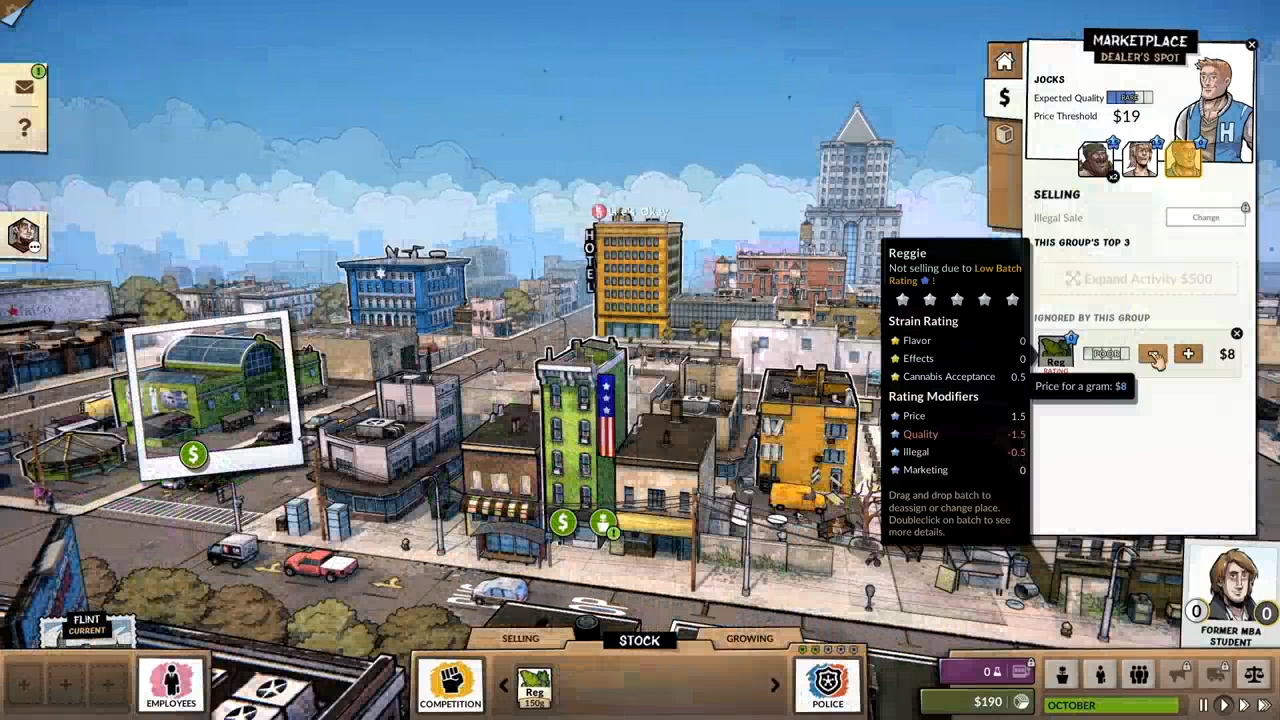Image resolution: width=1280 pixels, height=720 pixels.
Task: Select the Reg 150g batch in stock
Action: [534, 686]
